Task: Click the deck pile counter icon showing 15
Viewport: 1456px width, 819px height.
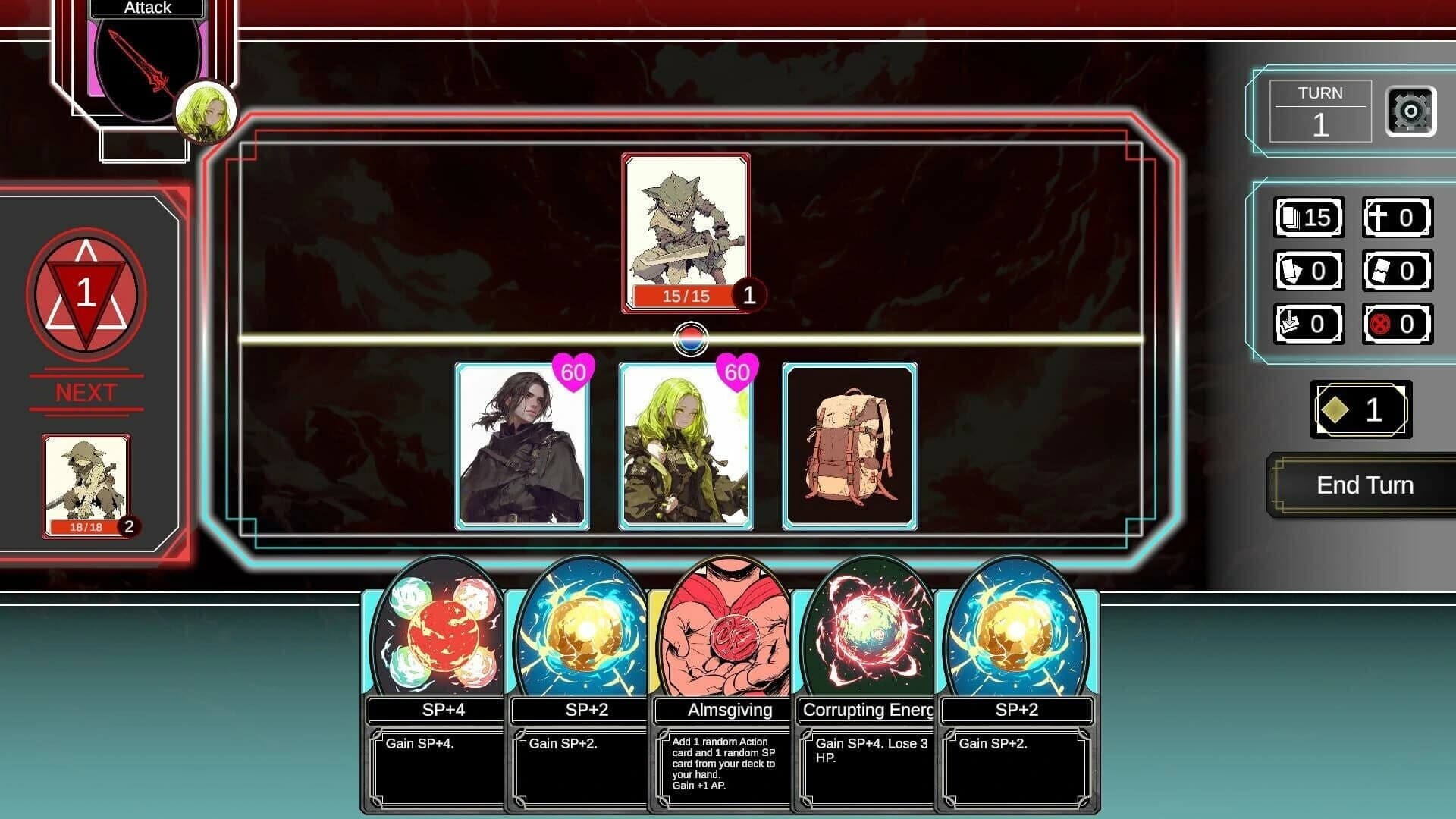Action: 1307,218
